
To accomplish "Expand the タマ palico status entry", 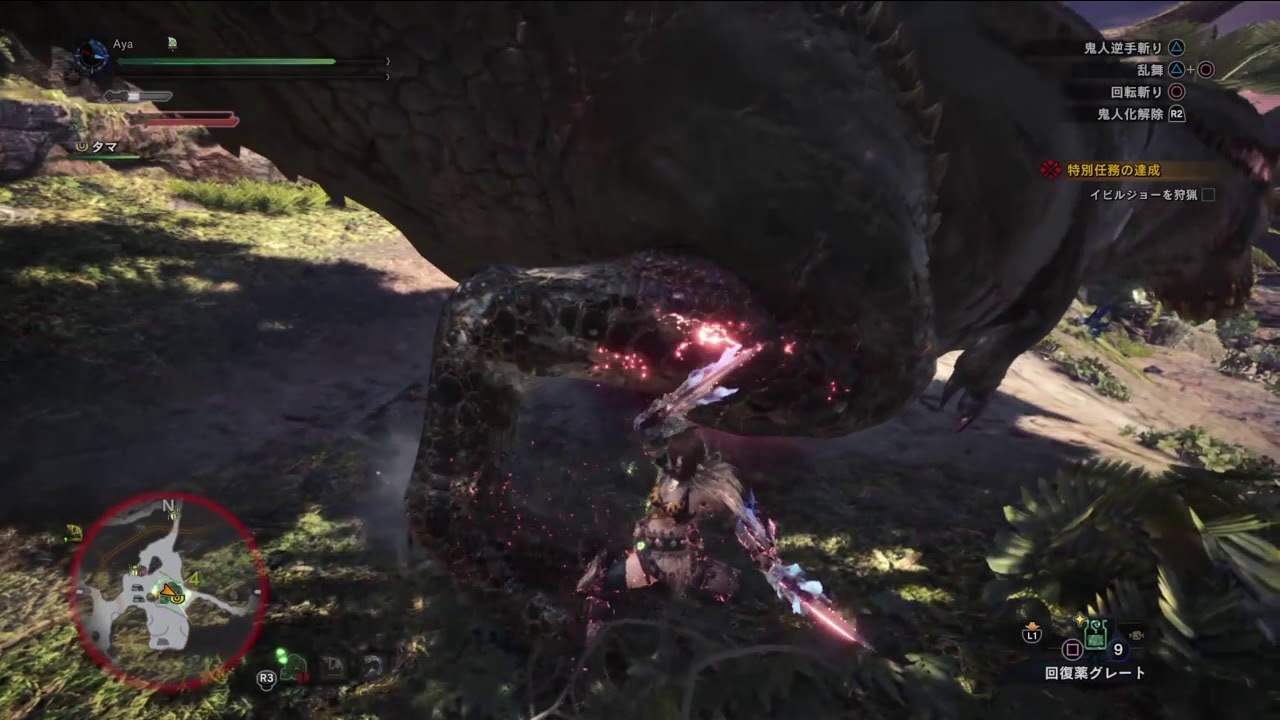I will pyautogui.click(x=105, y=145).
